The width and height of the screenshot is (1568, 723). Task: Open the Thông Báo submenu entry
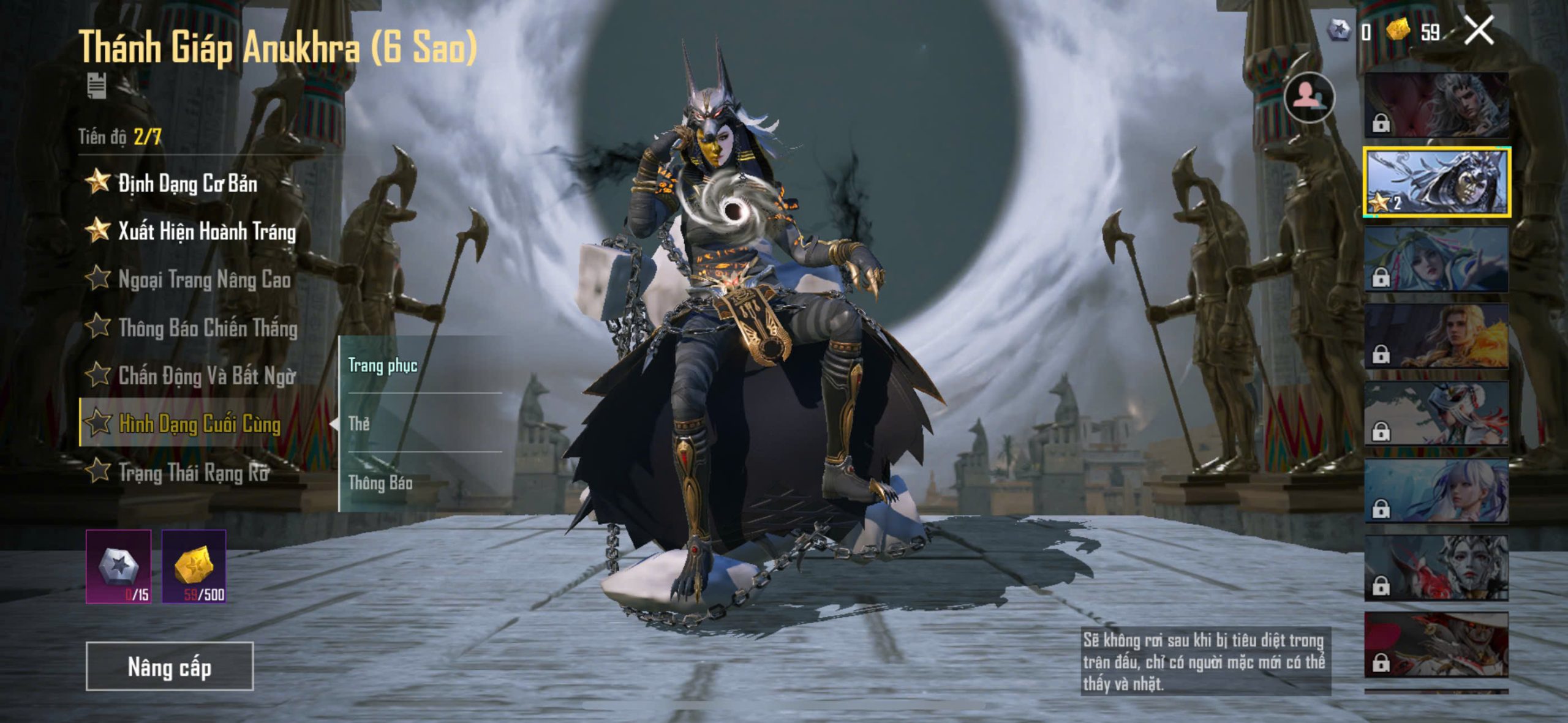380,483
